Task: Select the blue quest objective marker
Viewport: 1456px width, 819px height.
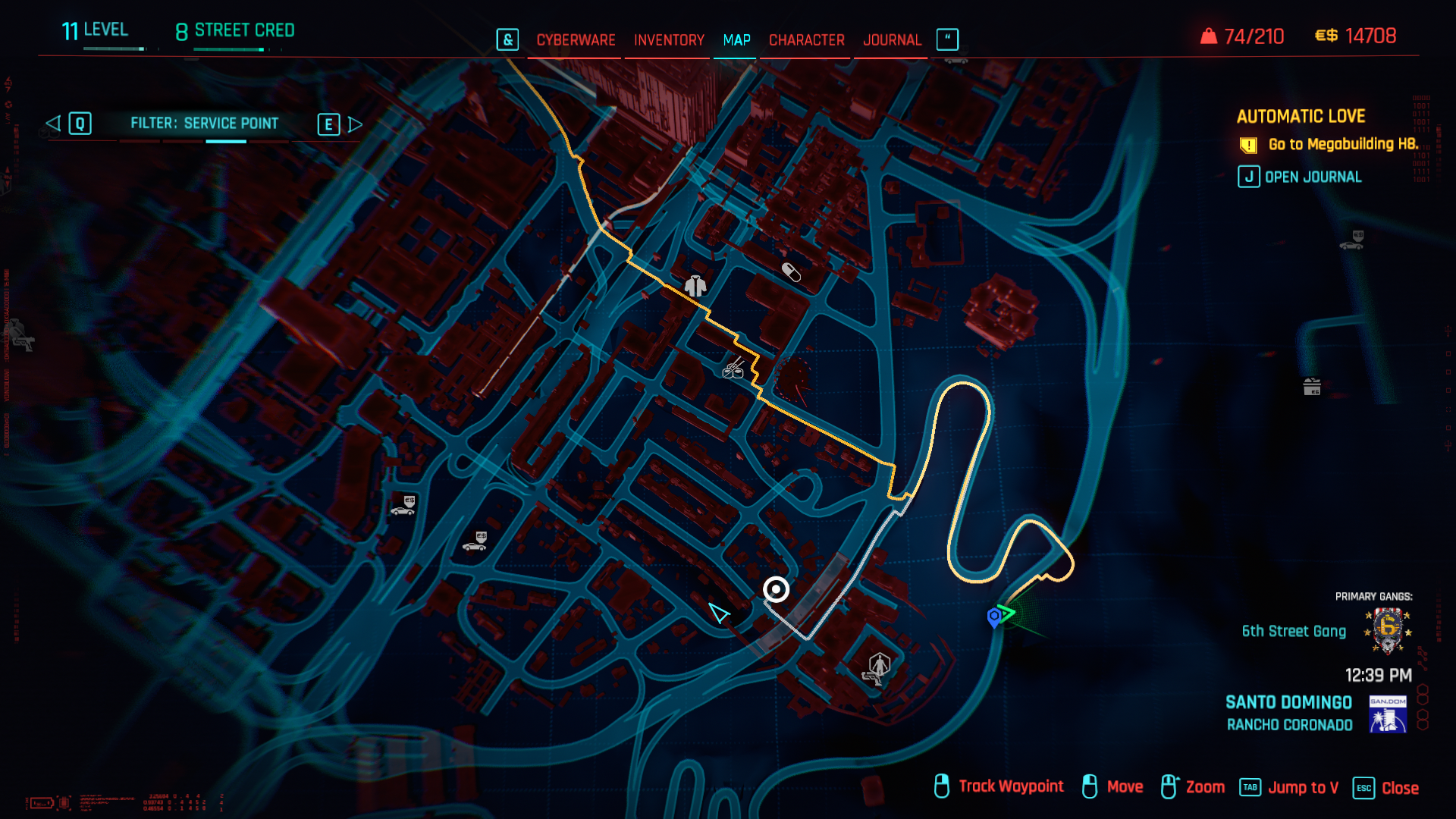Action: click(993, 617)
